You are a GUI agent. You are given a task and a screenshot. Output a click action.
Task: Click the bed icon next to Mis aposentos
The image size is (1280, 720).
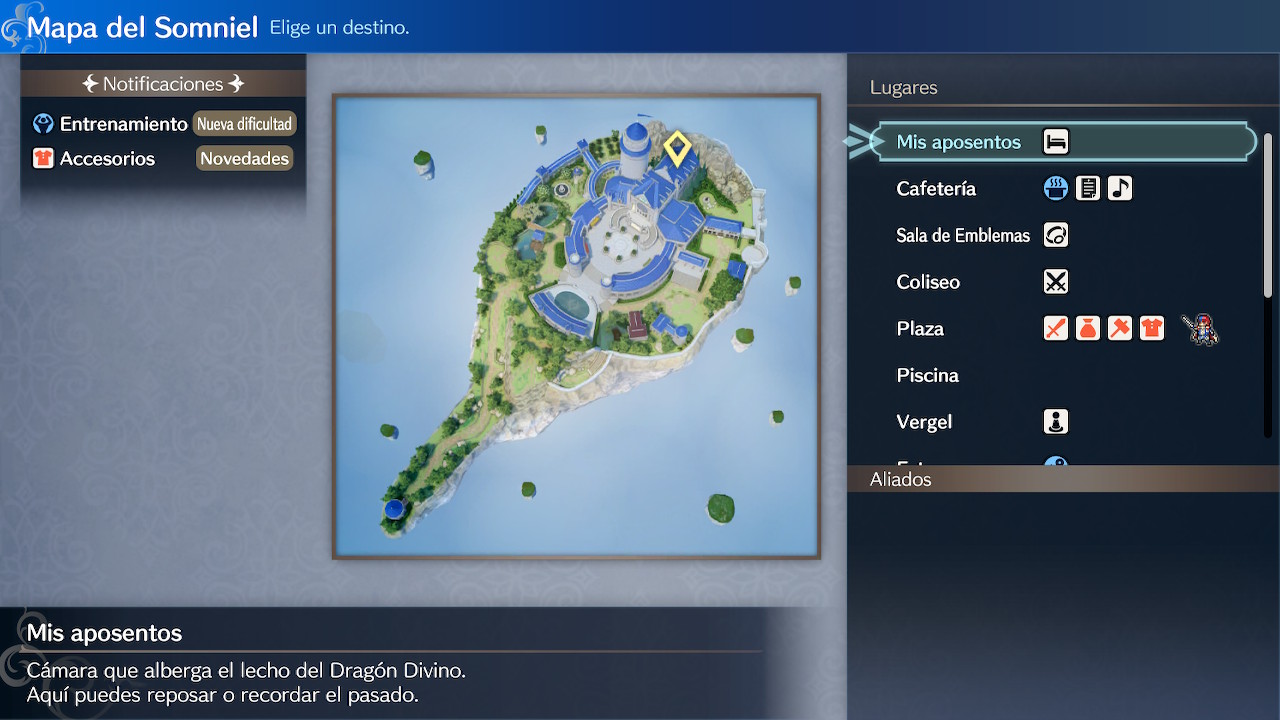[1056, 142]
